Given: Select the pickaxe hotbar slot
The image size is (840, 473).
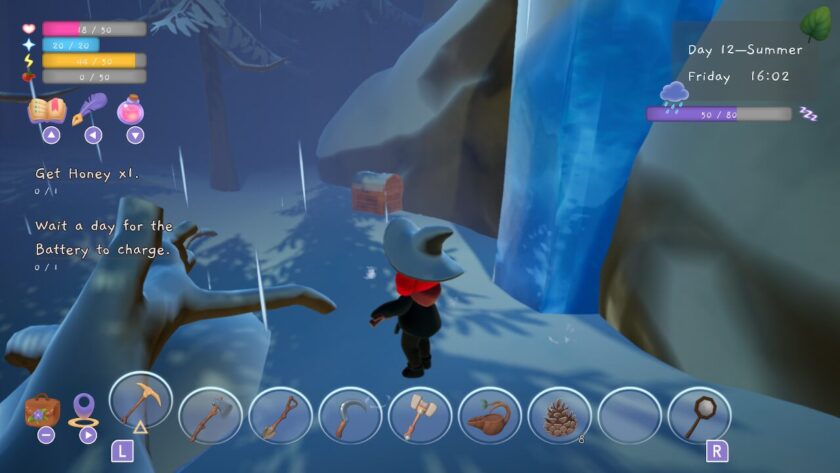Looking at the screenshot, I should click(x=140, y=403).
